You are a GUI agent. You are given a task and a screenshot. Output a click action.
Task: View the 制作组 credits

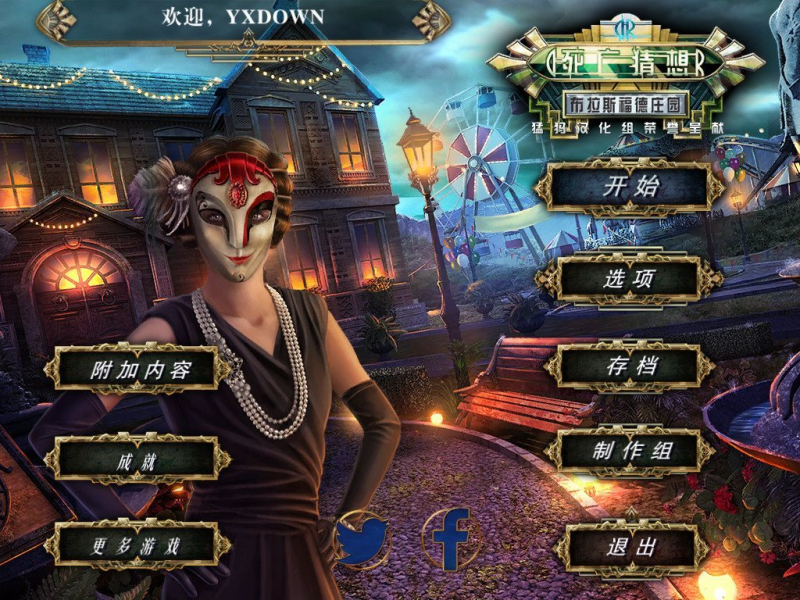pos(630,453)
